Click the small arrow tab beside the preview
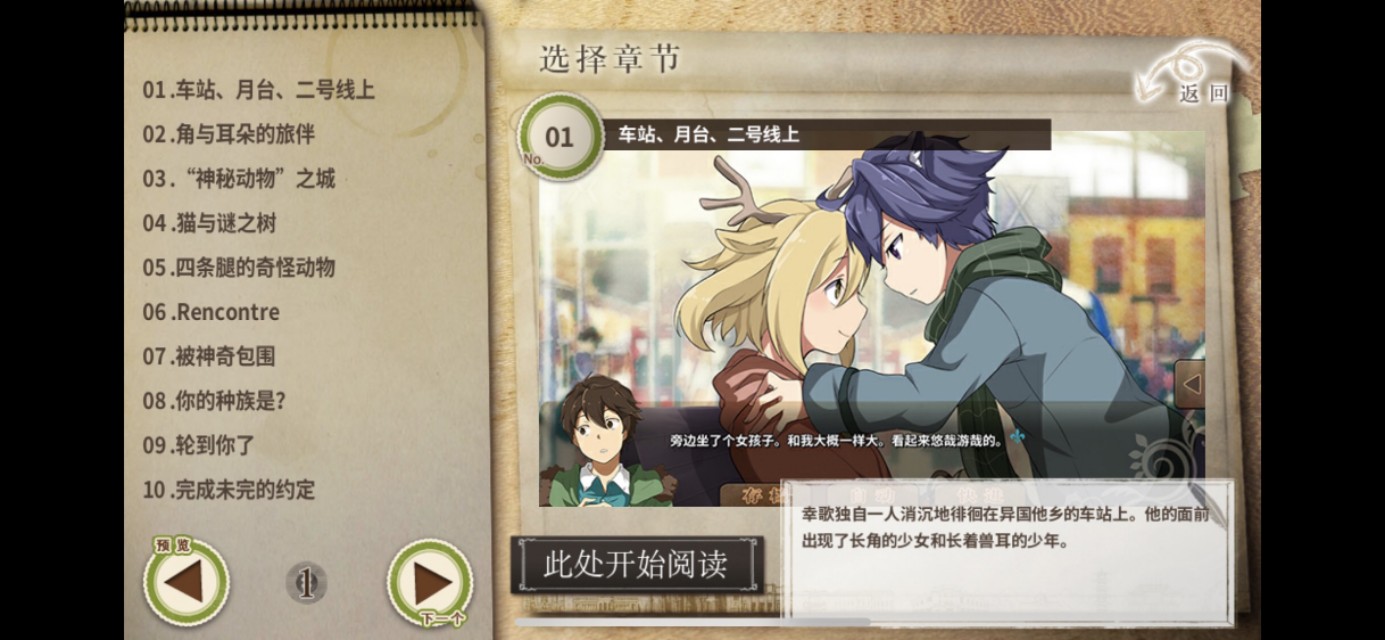Viewport: 1385px width, 640px height. click(x=1190, y=384)
